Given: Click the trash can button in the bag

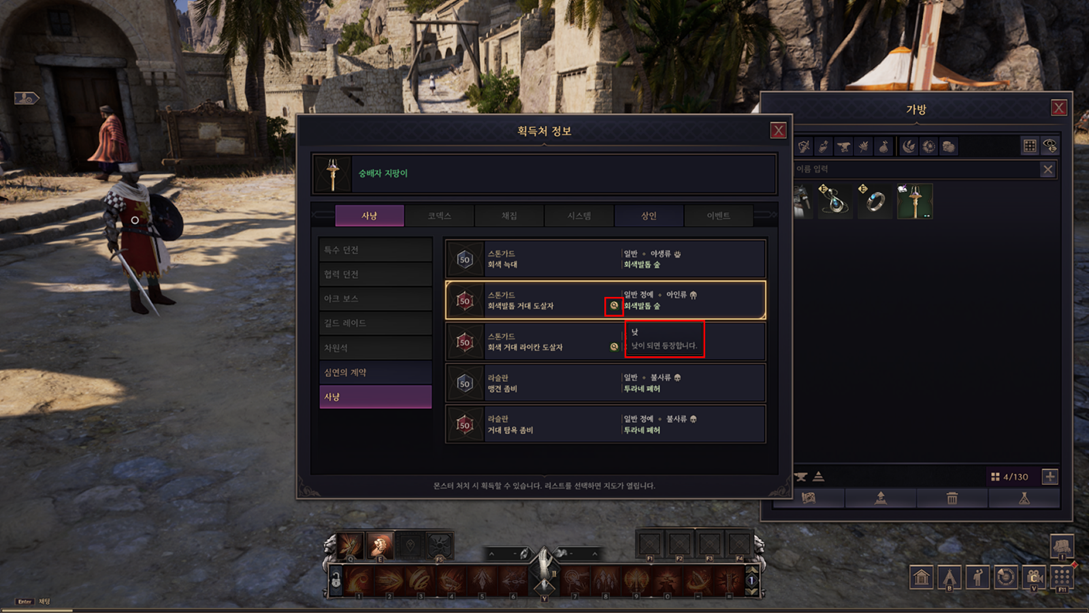Looking at the screenshot, I should pos(952,498).
